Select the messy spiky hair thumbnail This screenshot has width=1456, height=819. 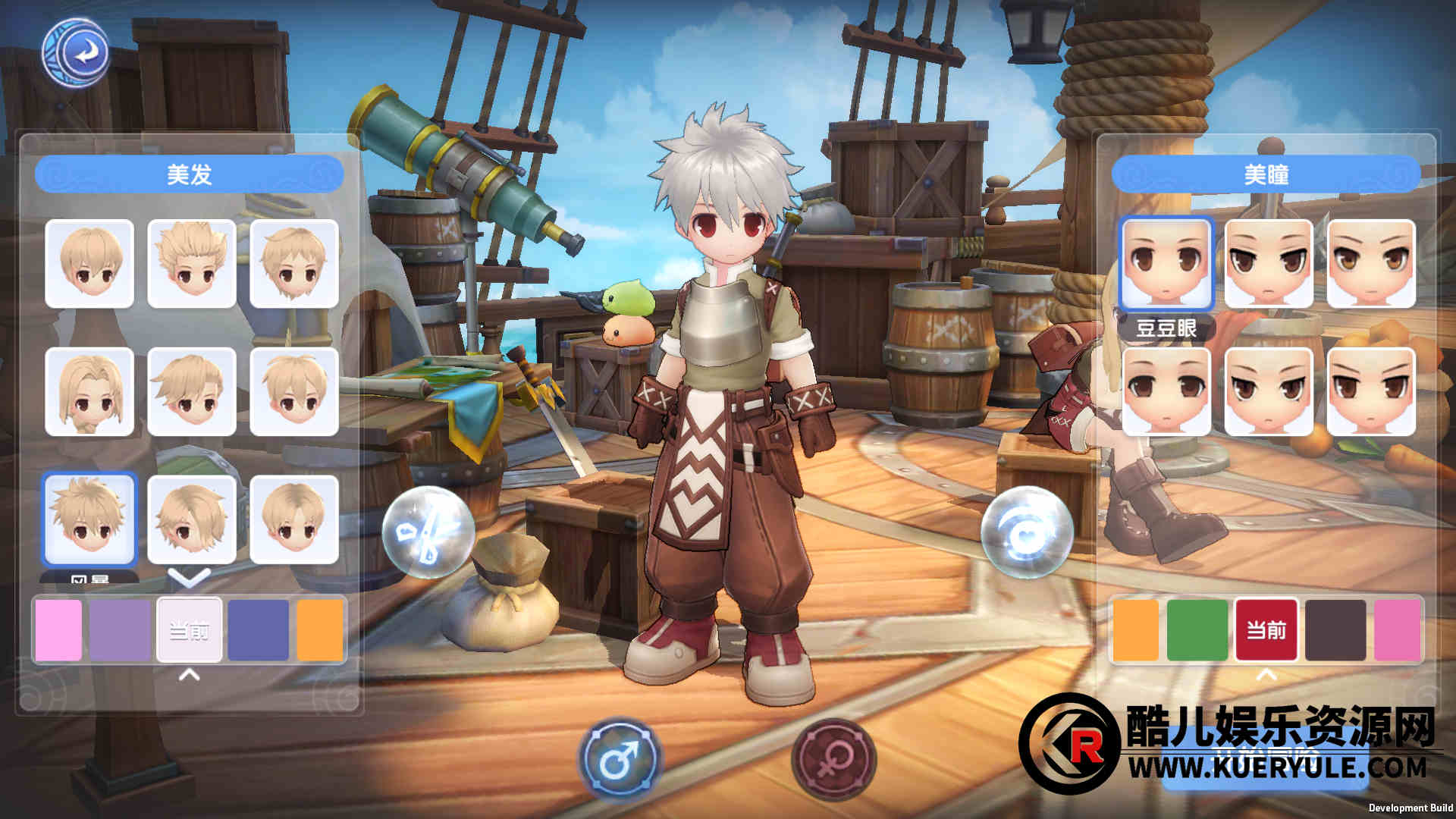pos(89,519)
